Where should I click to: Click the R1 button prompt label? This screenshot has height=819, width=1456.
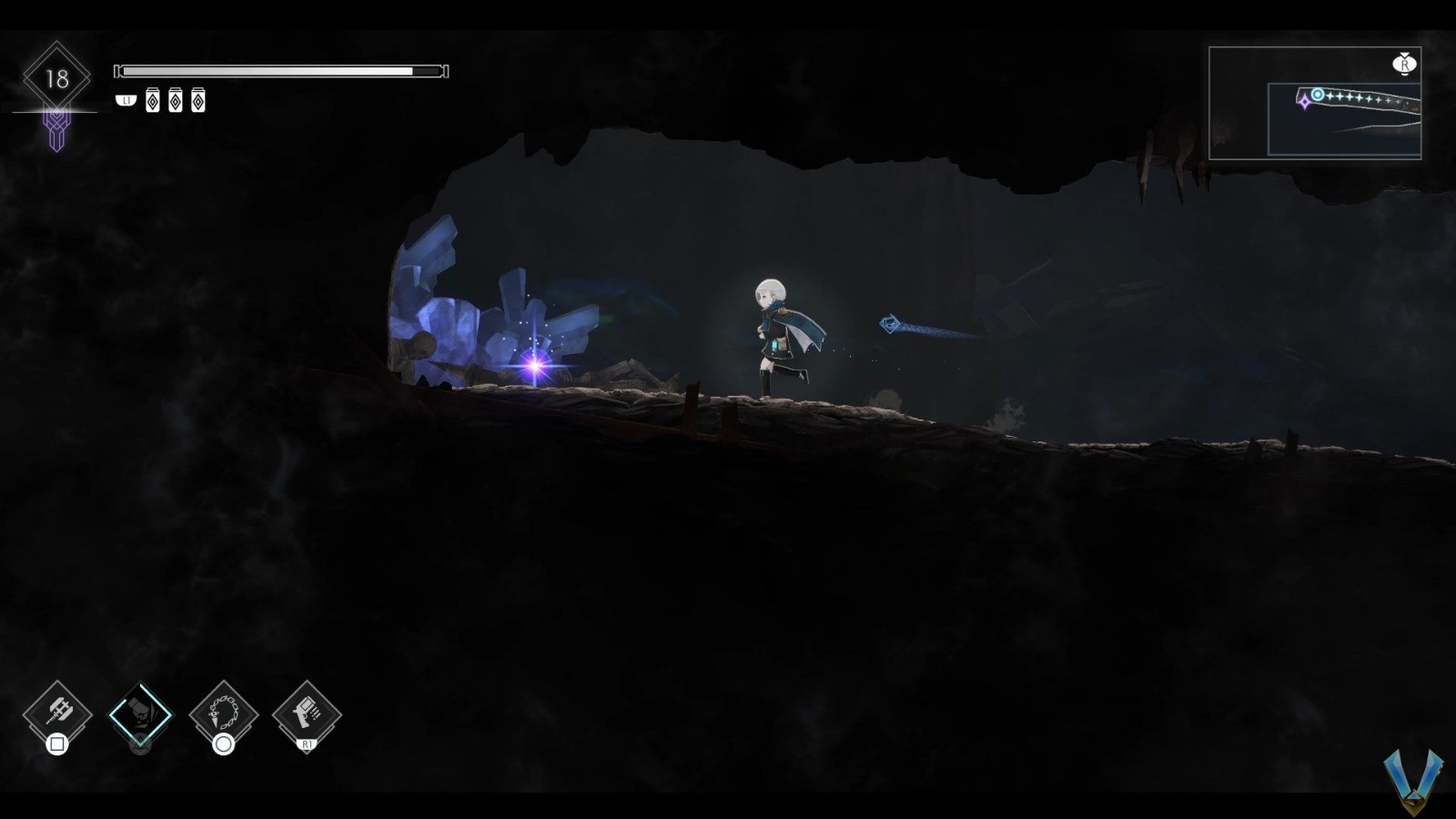click(x=308, y=746)
